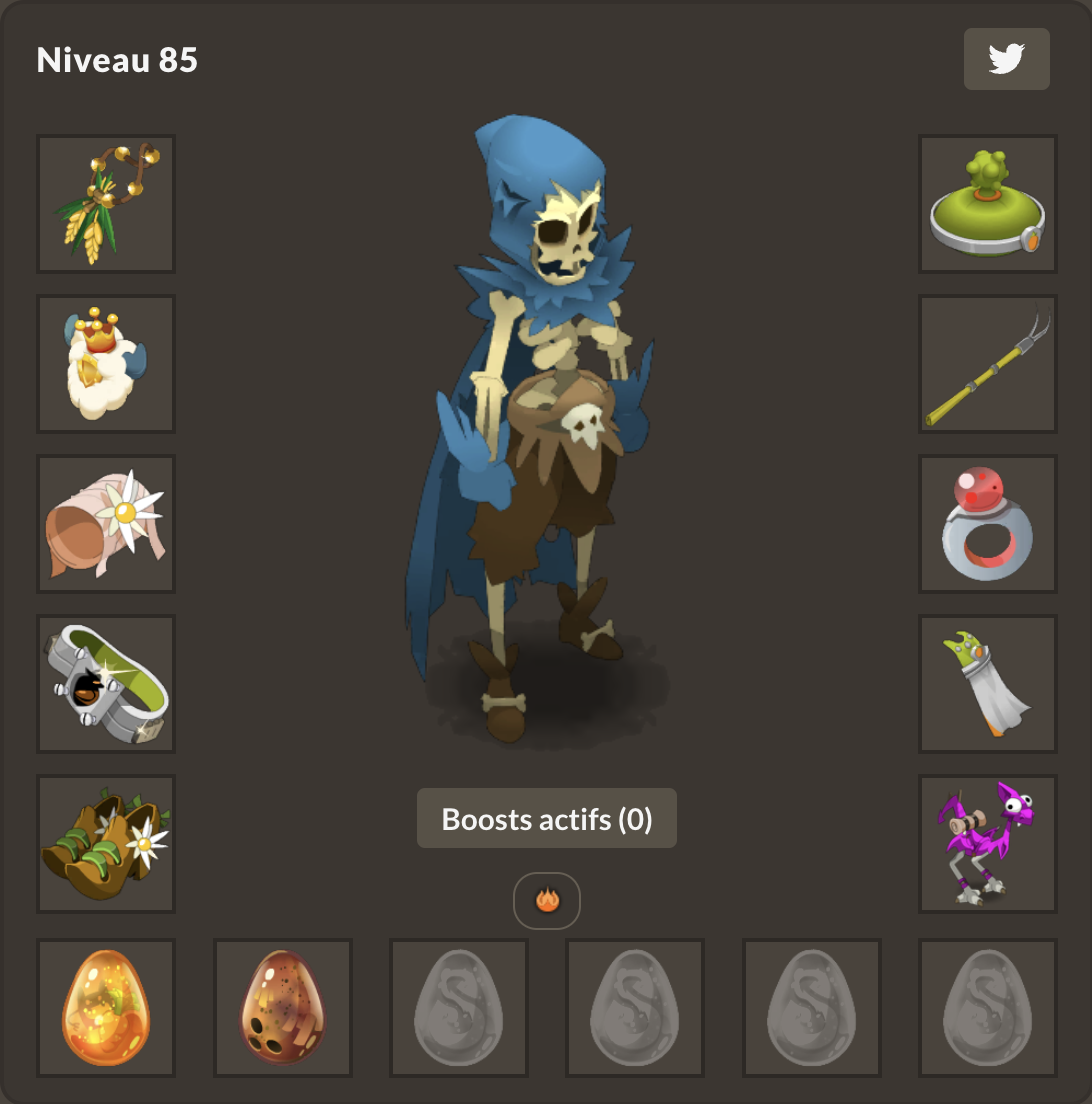Screen dimensions: 1092x1104
Task: Inspect the crowned sheep wool hat slot
Action: [x=106, y=364]
